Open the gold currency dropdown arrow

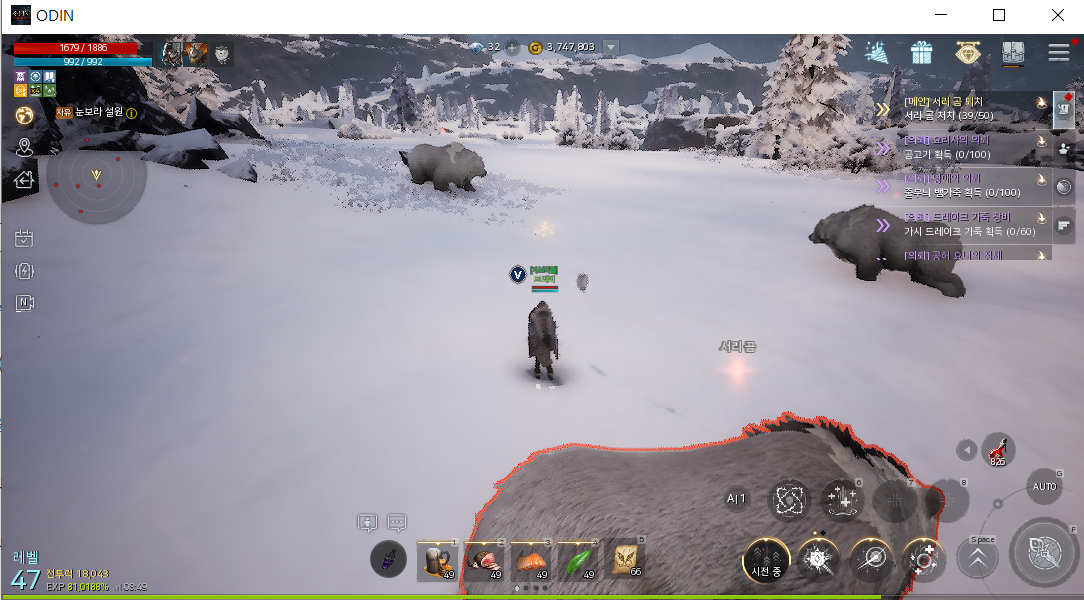pyautogui.click(x=611, y=47)
